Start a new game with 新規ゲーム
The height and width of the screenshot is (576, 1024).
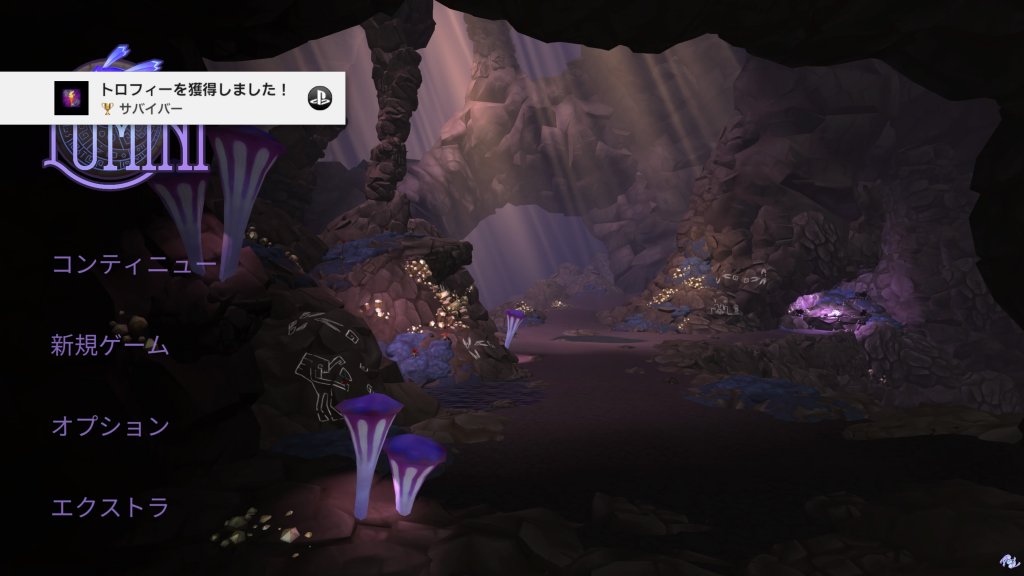tap(110, 346)
